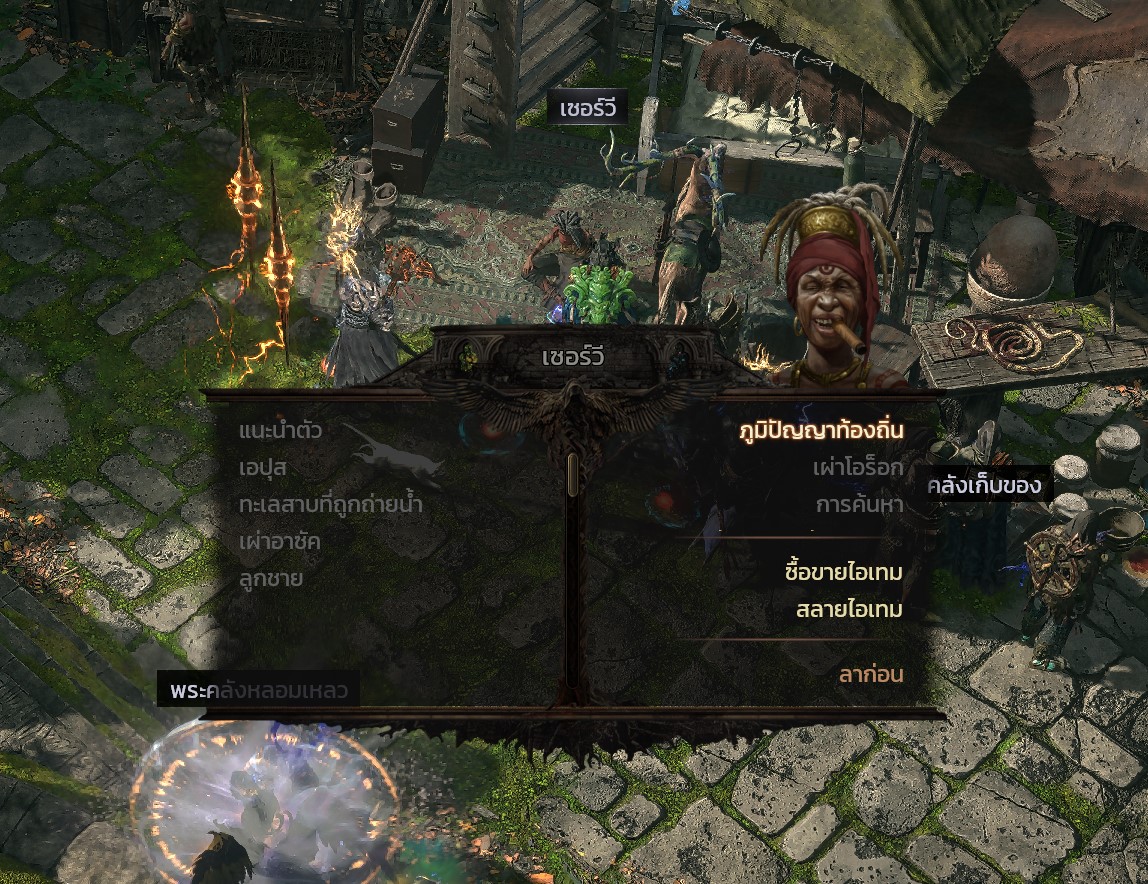The image size is (1148, 884).
Task: Choose the การค้นหา dialogue topic
Action: pos(859,505)
